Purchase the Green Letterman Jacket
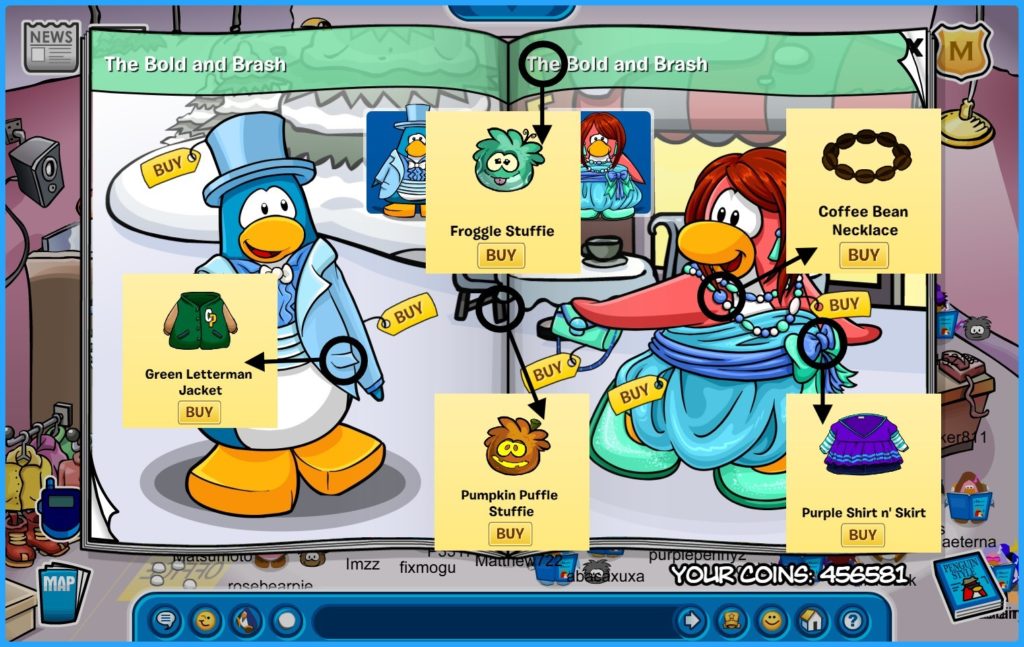Viewport: 1024px width, 647px height. (199, 411)
